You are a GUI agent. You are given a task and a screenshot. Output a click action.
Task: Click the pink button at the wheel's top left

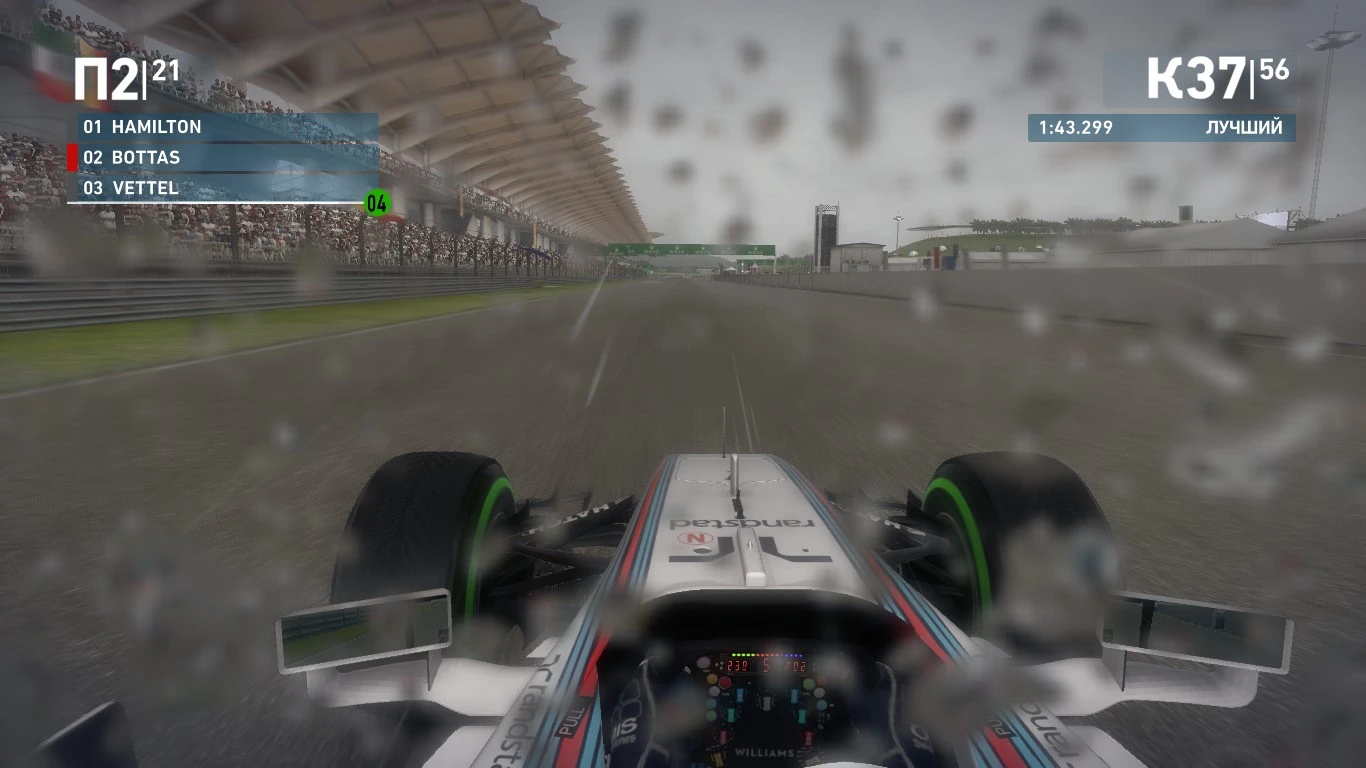[x=703, y=662]
